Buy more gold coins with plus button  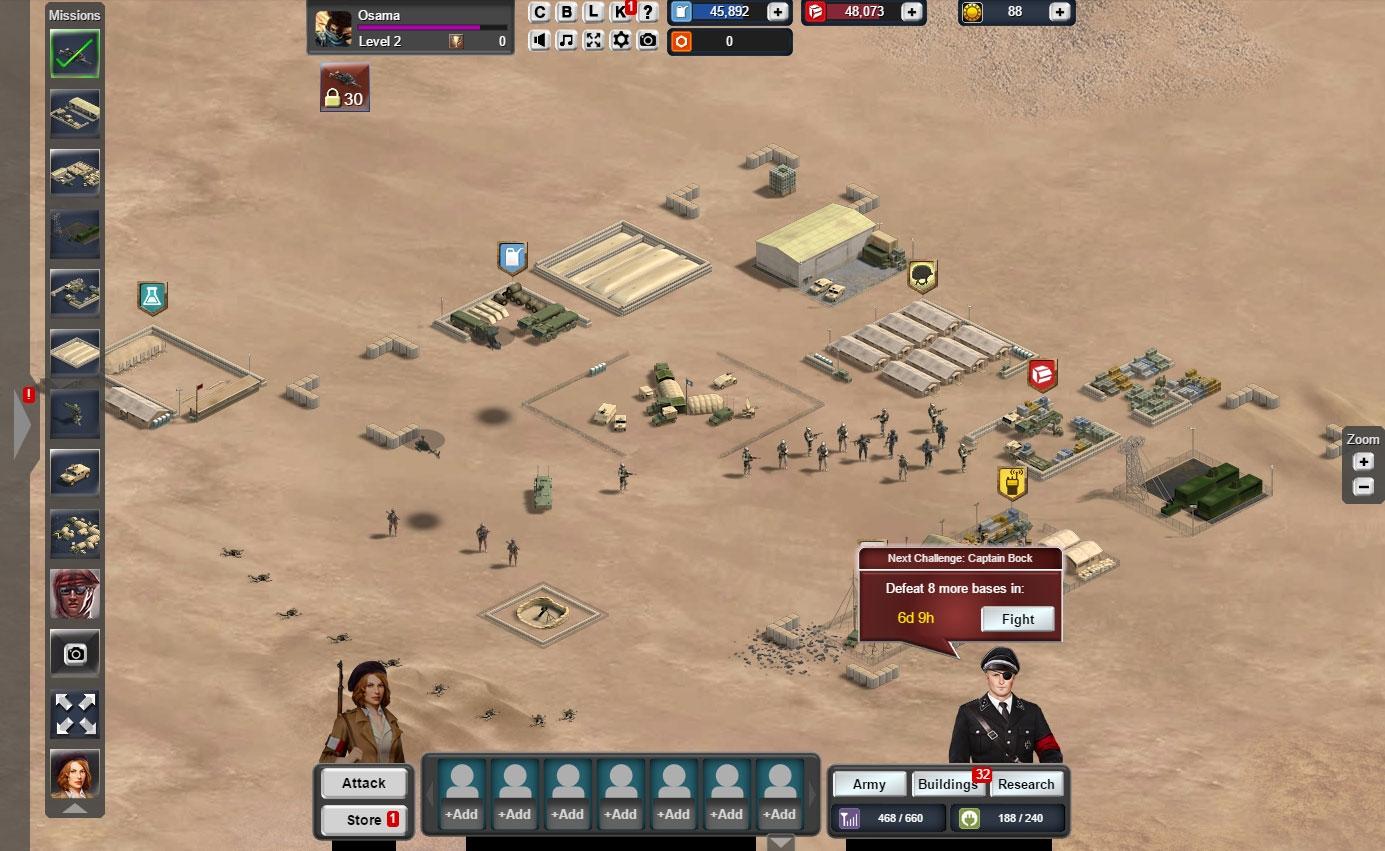tap(1059, 12)
